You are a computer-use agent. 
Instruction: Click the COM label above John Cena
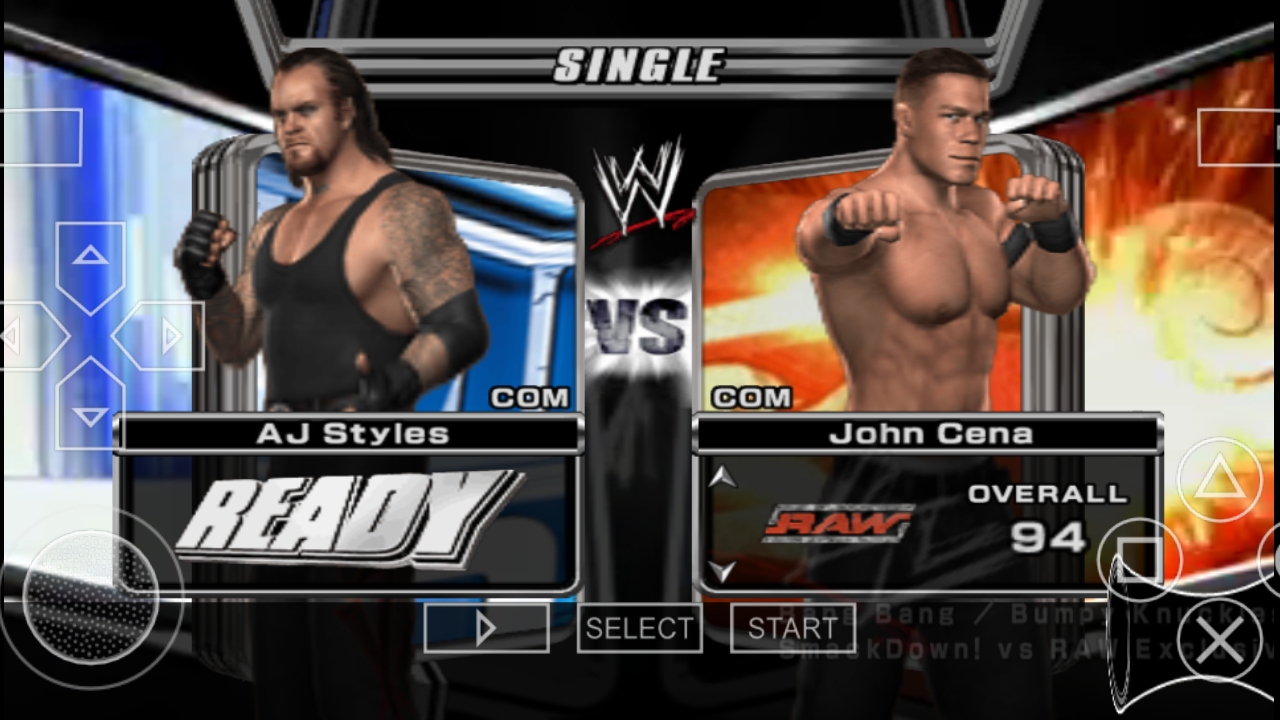752,398
